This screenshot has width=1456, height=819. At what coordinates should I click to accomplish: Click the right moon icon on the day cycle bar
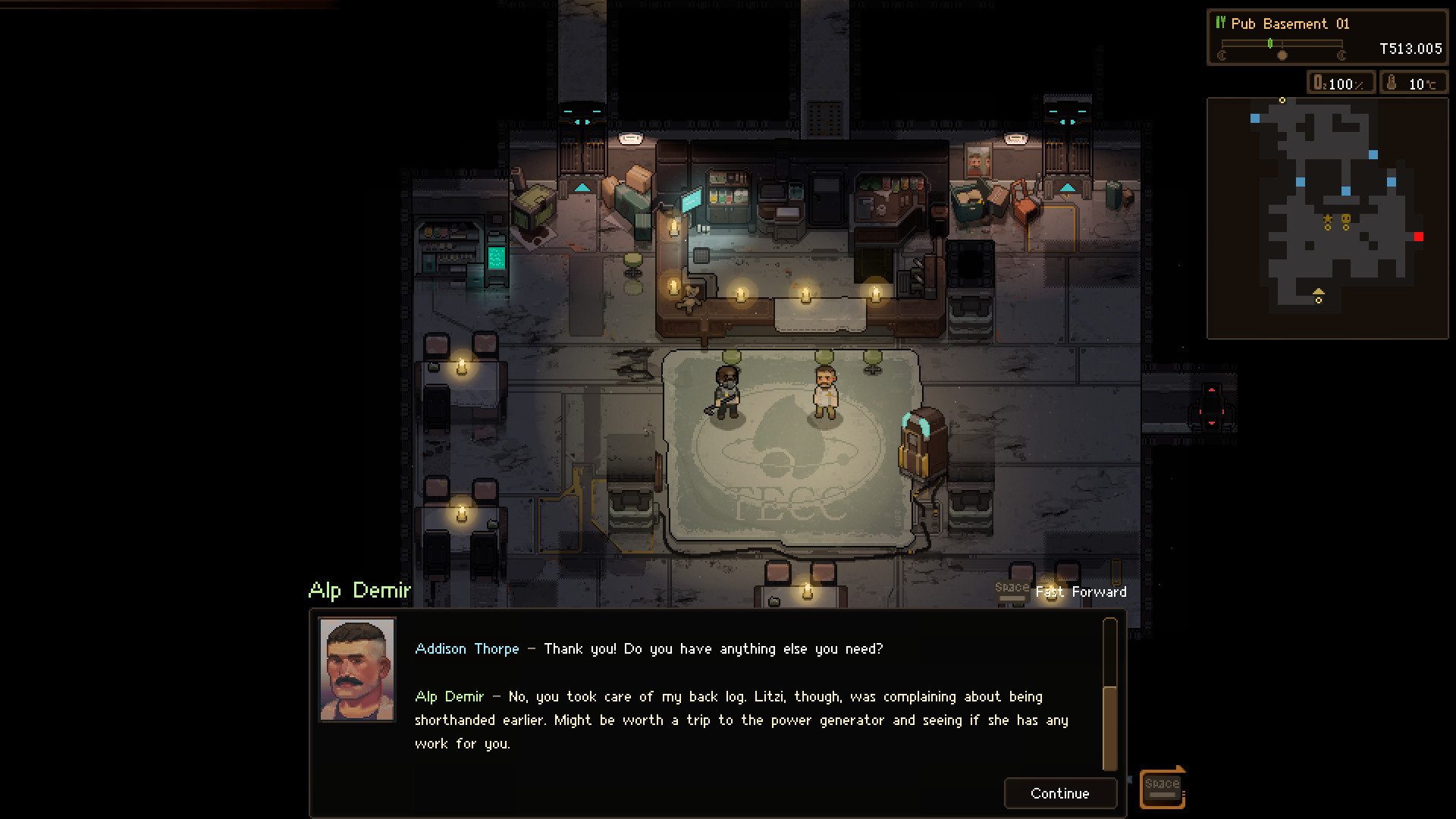pyautogui.click(x=1343, y=55)
